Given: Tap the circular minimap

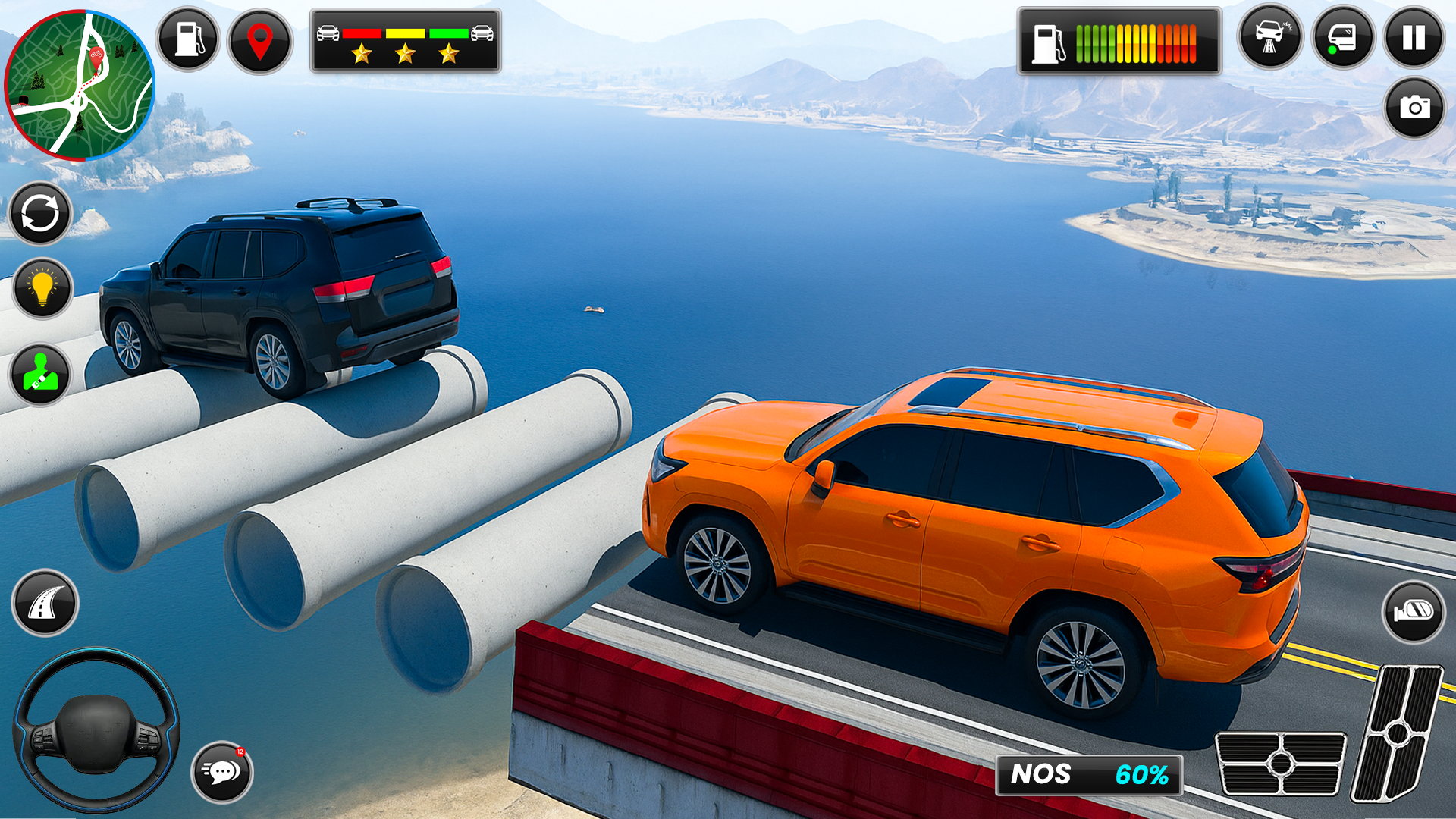Looking at the screenshot, I should click(81, 83).
